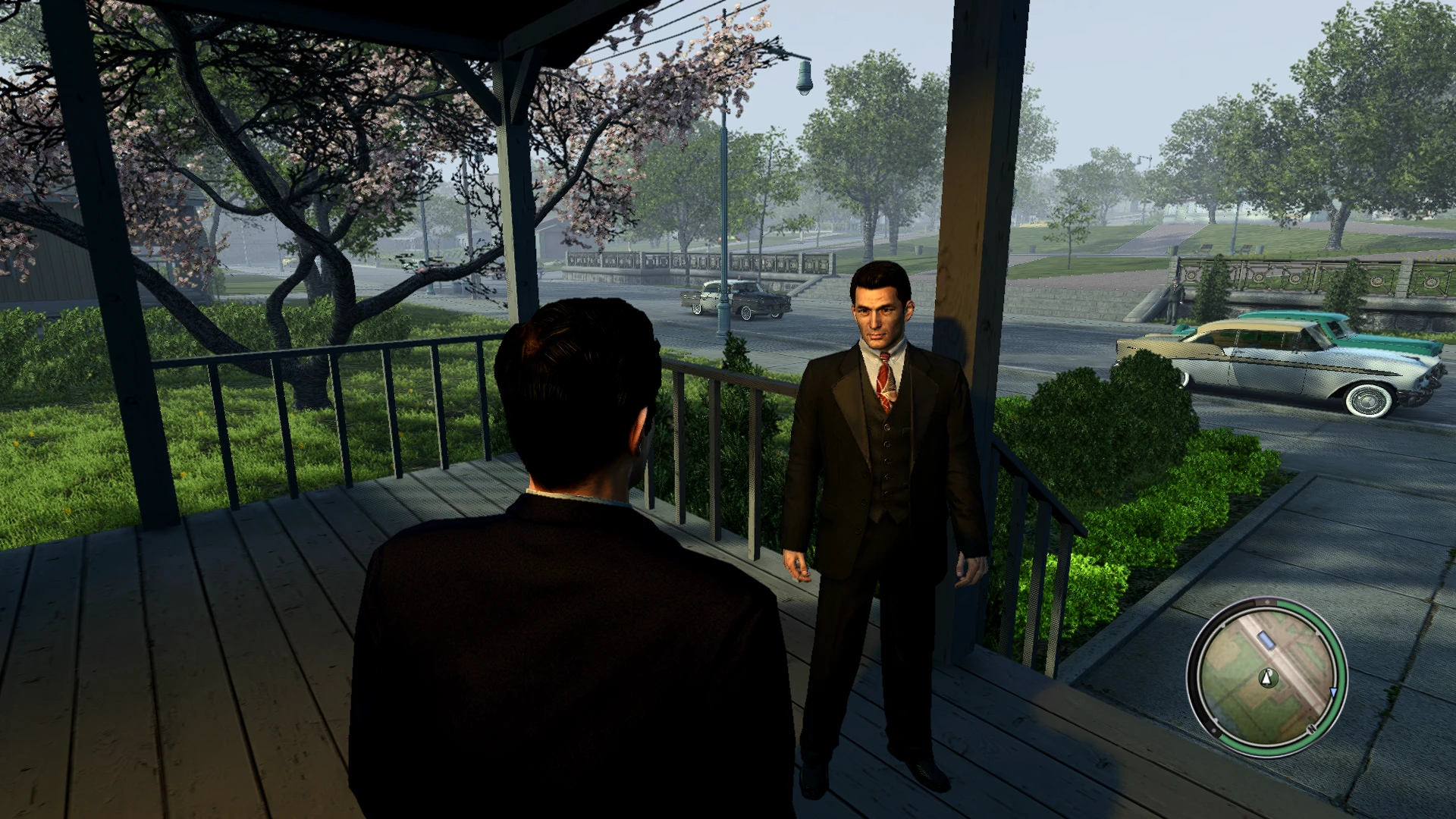Screen dimensions: 1456x819
Task: Click the blue triangle on the minimap ring
Action: (x=1332, y=692)
